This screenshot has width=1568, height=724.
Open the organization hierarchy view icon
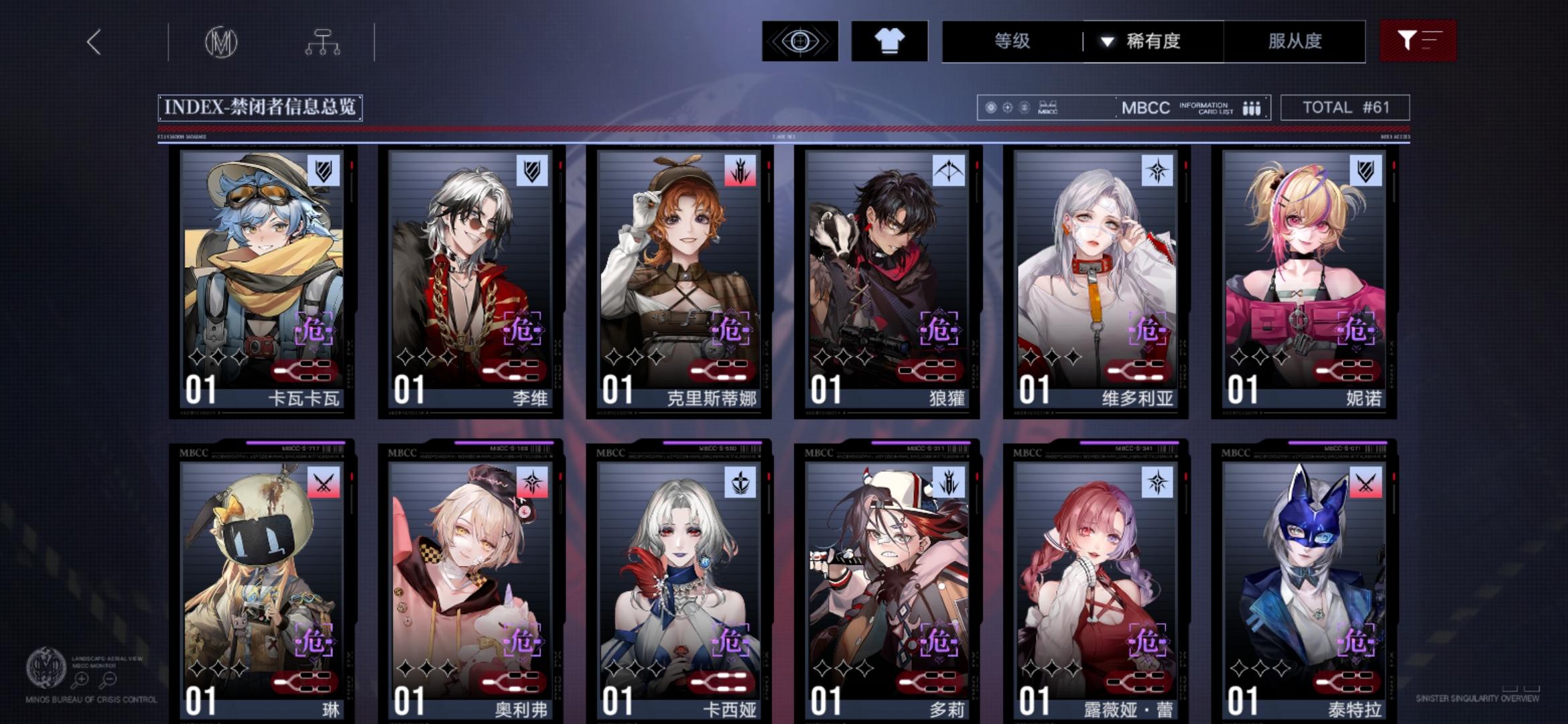pyautogui.click(x=324, y=42)
